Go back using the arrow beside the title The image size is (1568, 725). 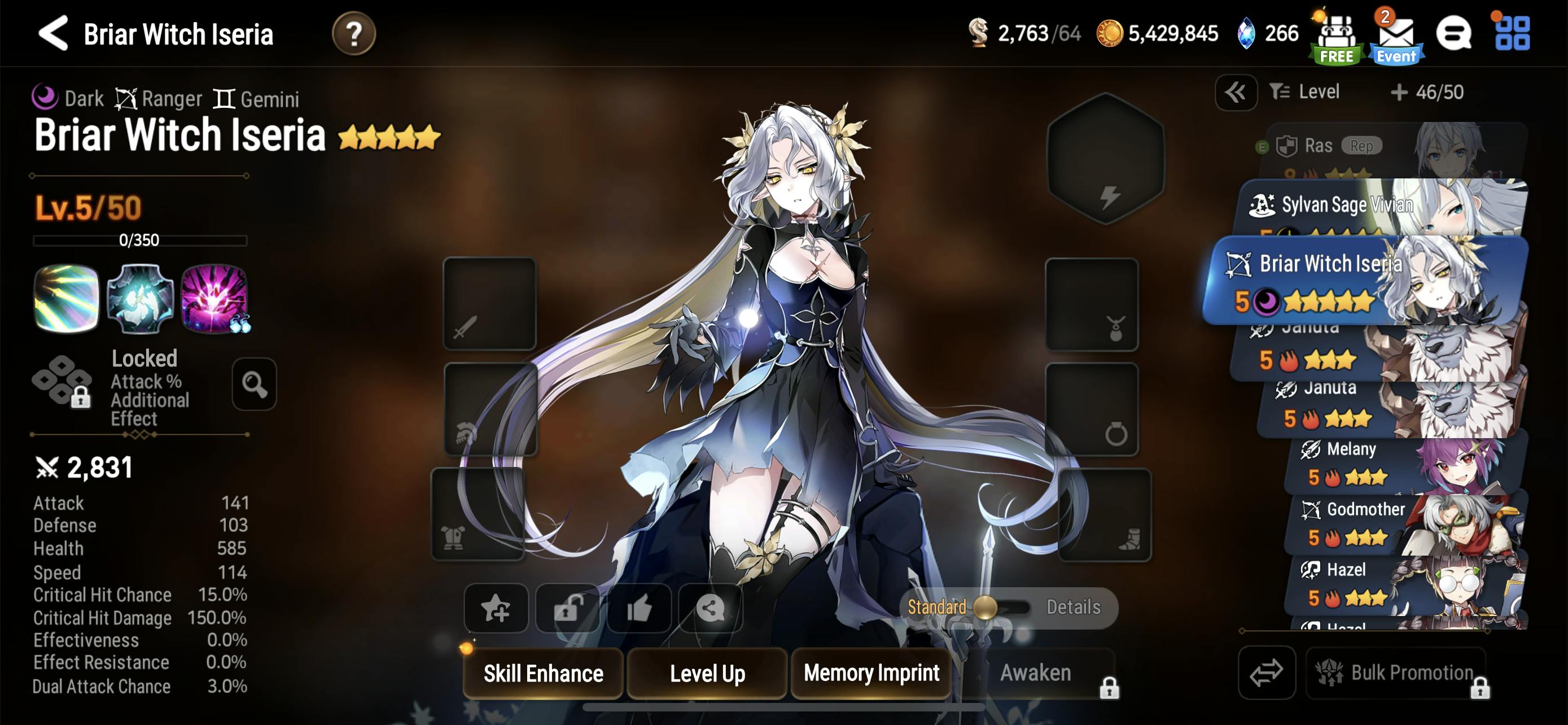(x=53, y=33)
